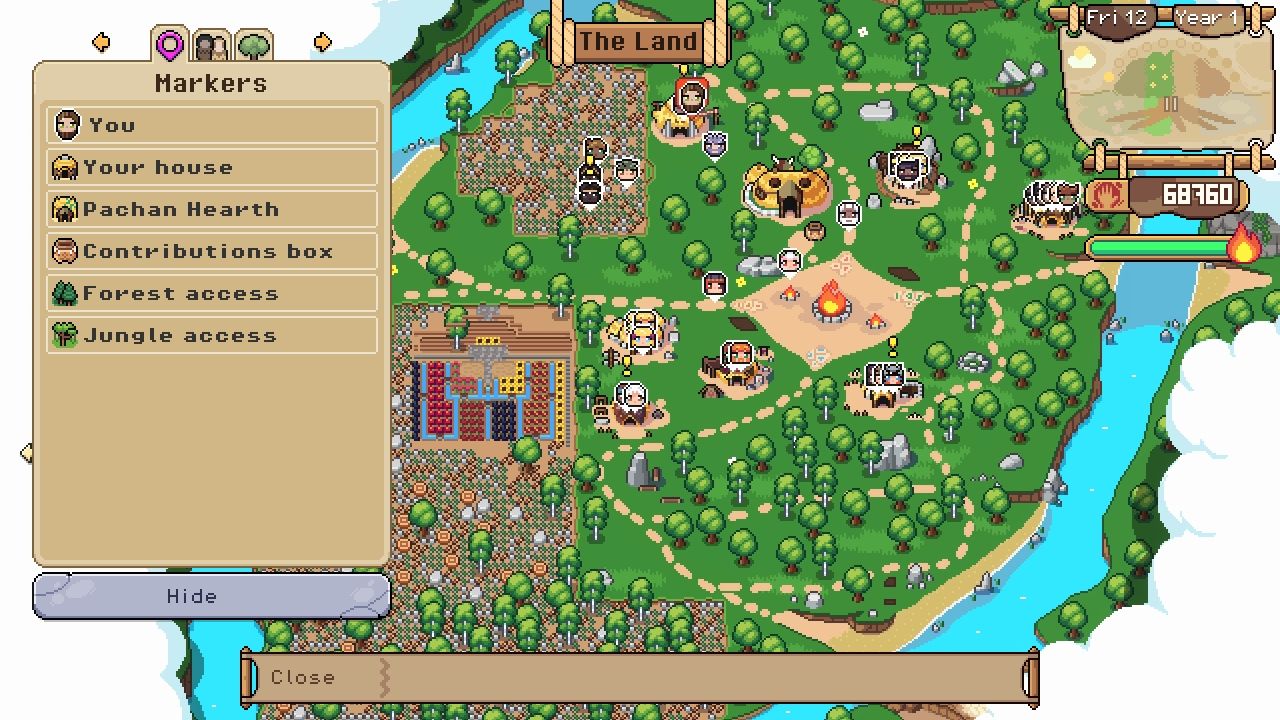Image resolution: width=1280 pixels, height=720 pixels.
Task: Click the minimap parchment in the top right
Action: (x=1168, y=90)
